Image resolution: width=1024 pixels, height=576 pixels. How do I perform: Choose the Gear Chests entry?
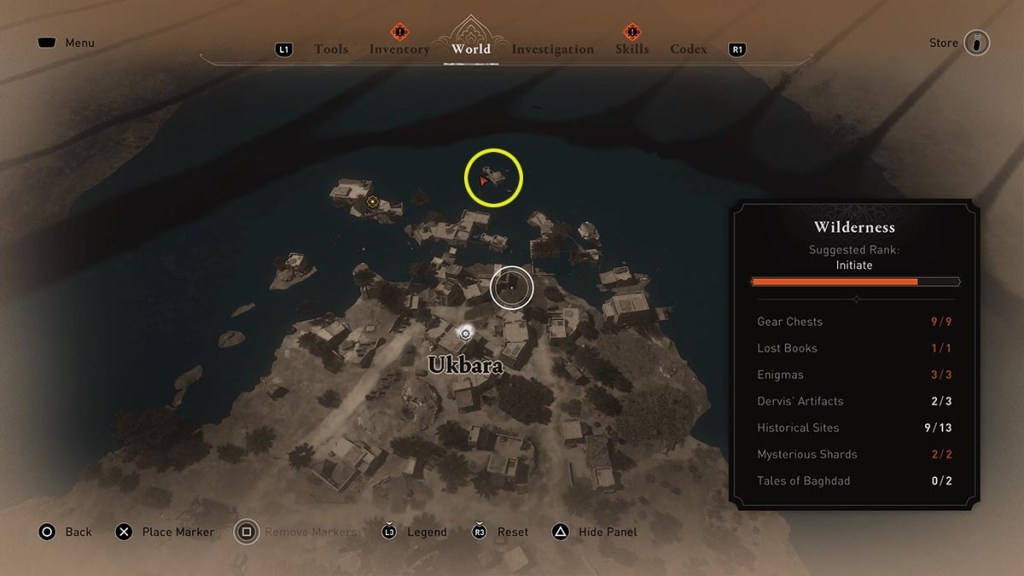pyautogui.click(x=854, y=322)
